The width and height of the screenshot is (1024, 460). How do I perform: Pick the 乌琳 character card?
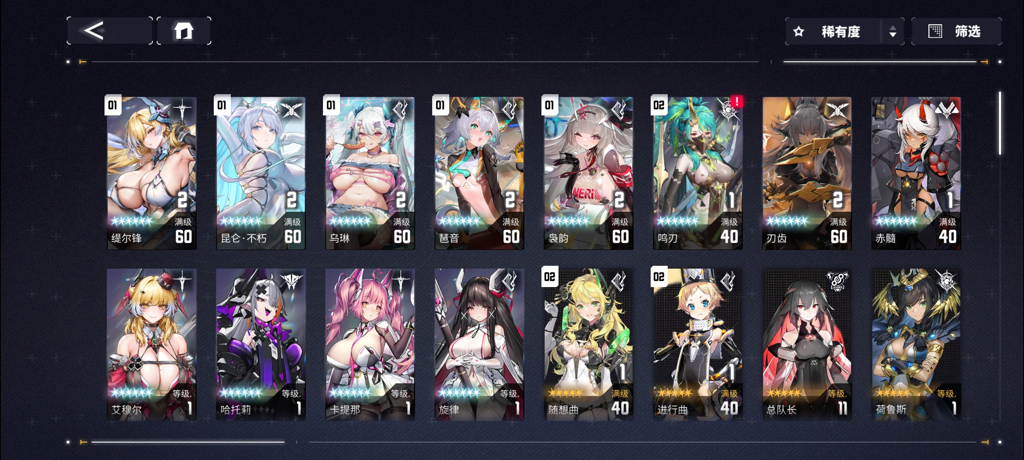[369, 172]
